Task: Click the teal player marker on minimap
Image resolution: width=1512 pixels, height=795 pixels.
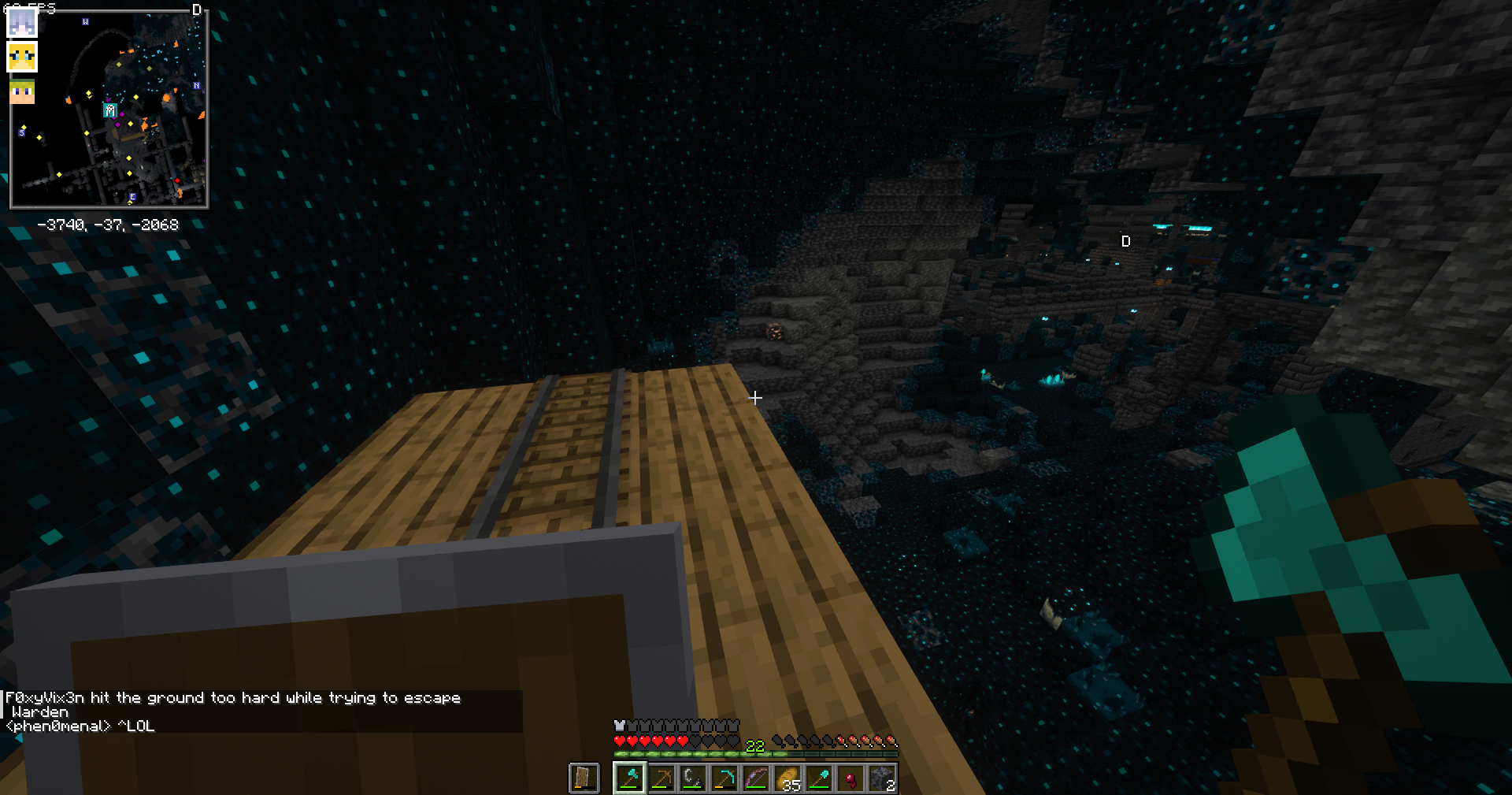Action: tap(110, 111)
